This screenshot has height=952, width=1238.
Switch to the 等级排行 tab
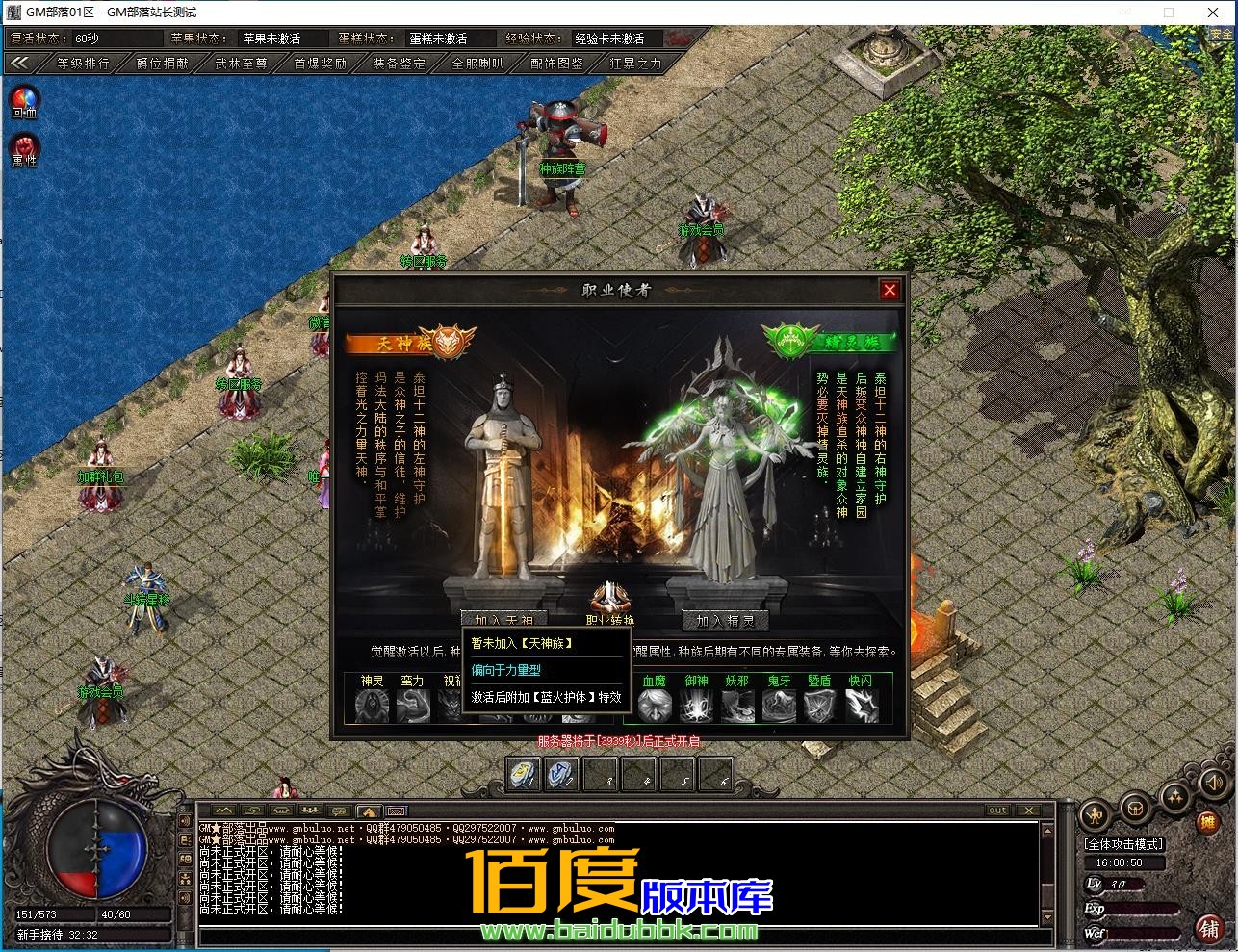[83, 63]
